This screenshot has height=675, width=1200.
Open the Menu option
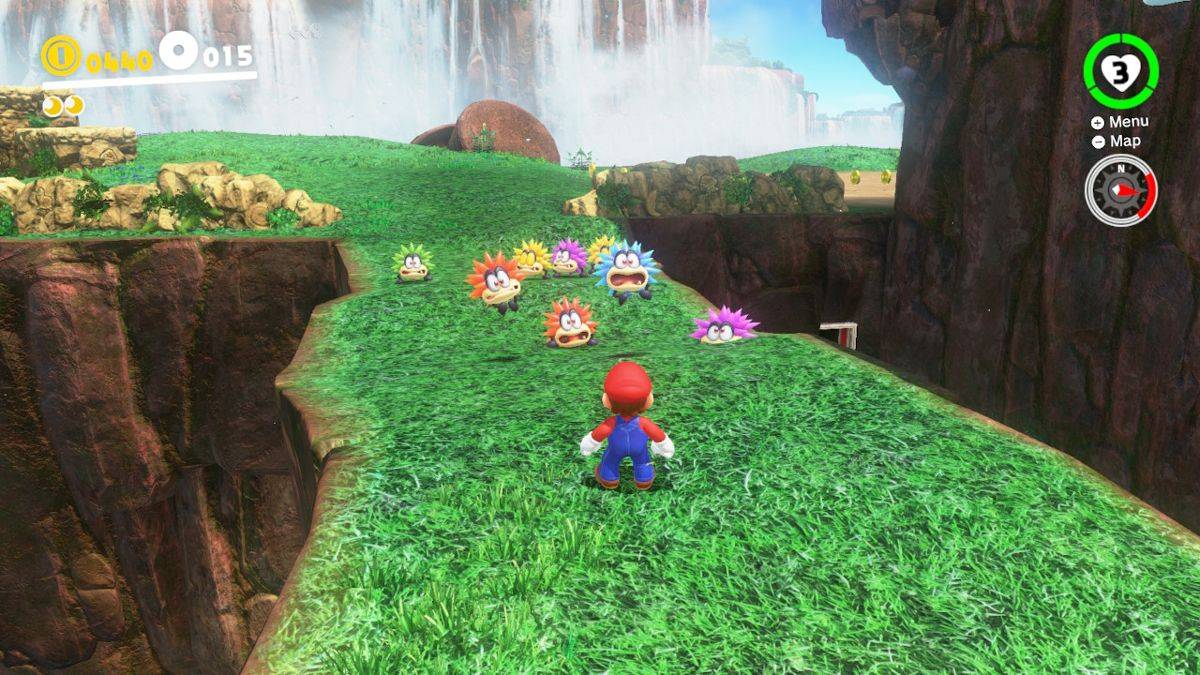1120,122
